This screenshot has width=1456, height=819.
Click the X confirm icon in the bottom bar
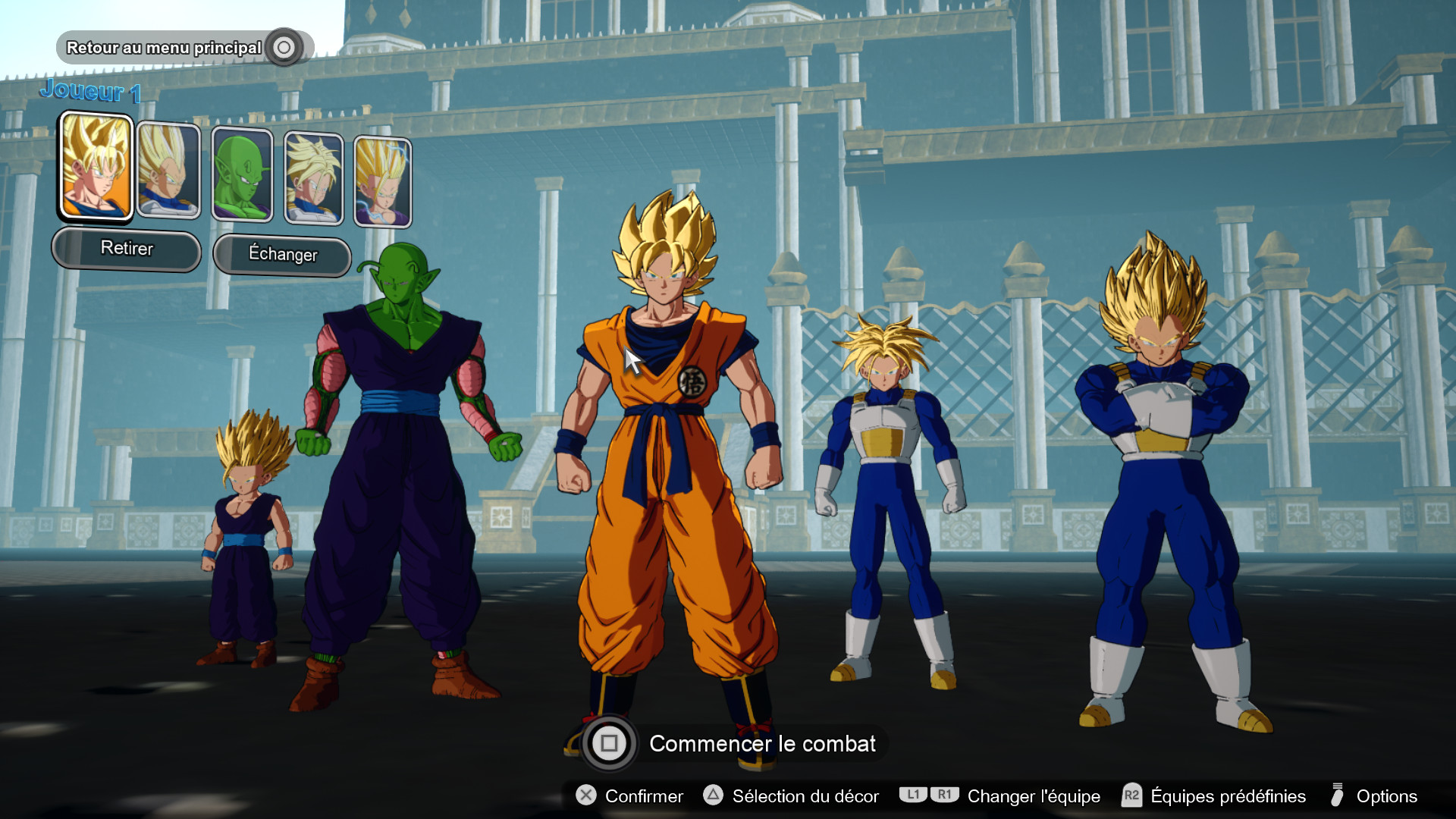click(585, 796)
